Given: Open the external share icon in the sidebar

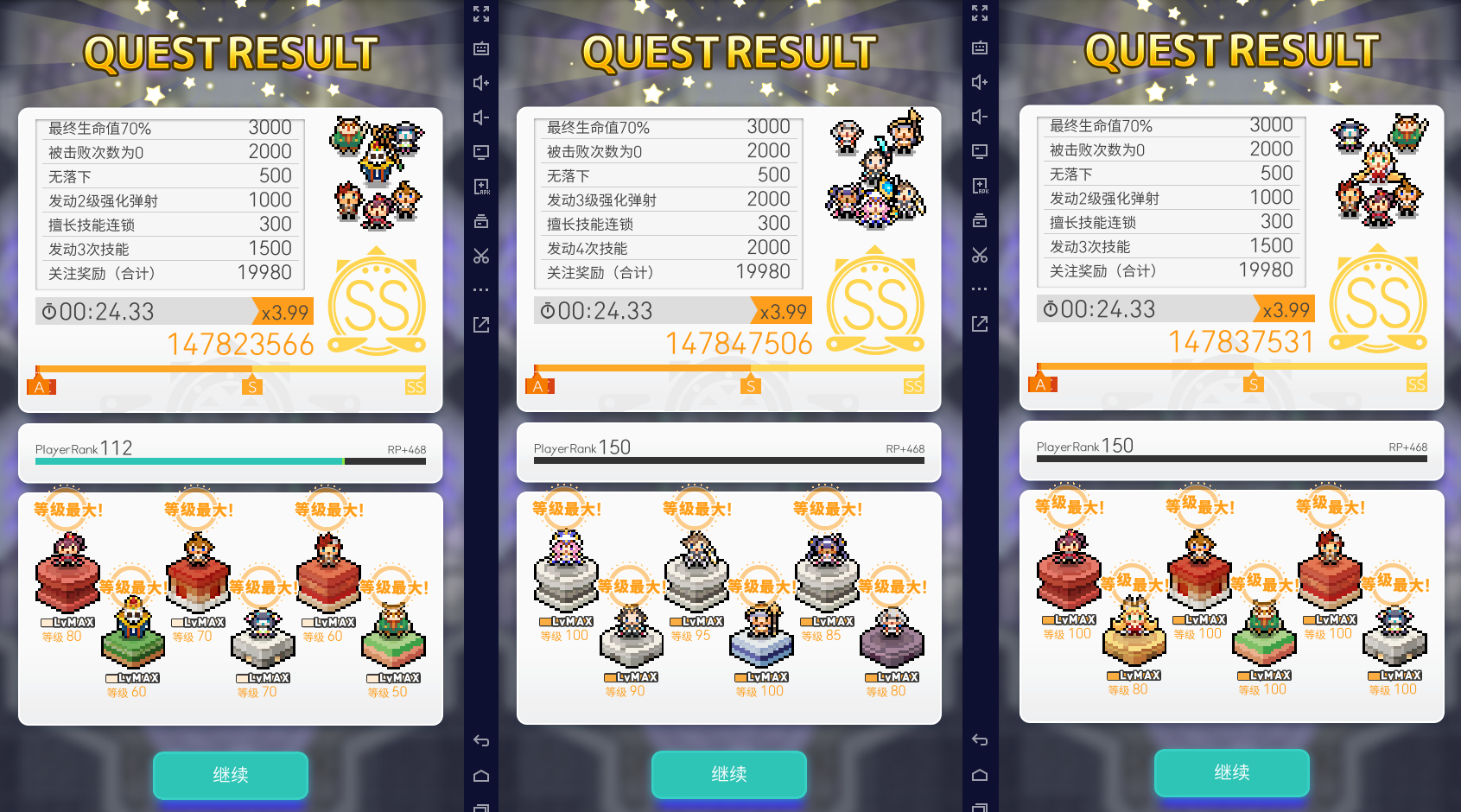Looking at the screenshot, I should [x=482, y=324].
